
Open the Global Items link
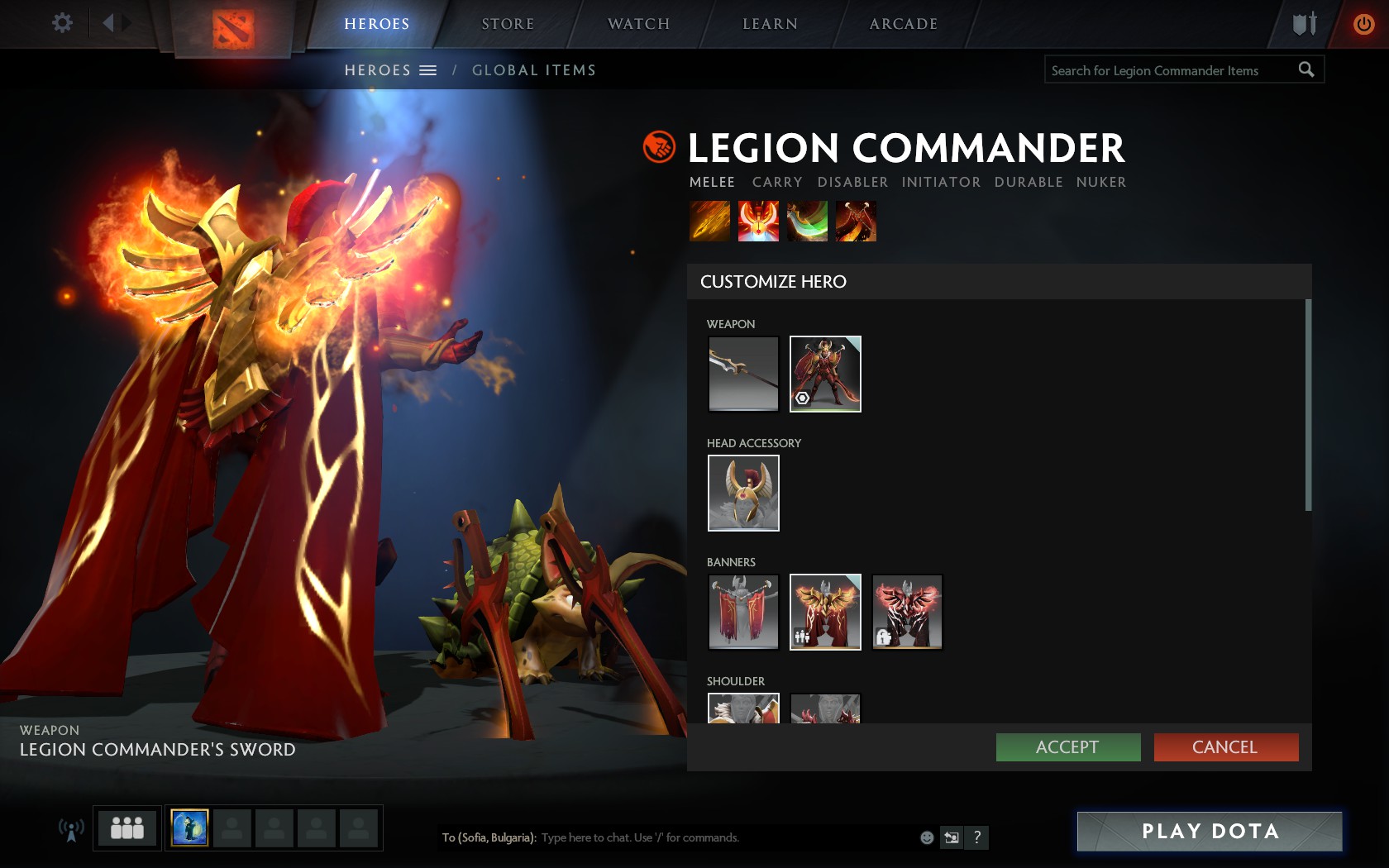[533, 70]
